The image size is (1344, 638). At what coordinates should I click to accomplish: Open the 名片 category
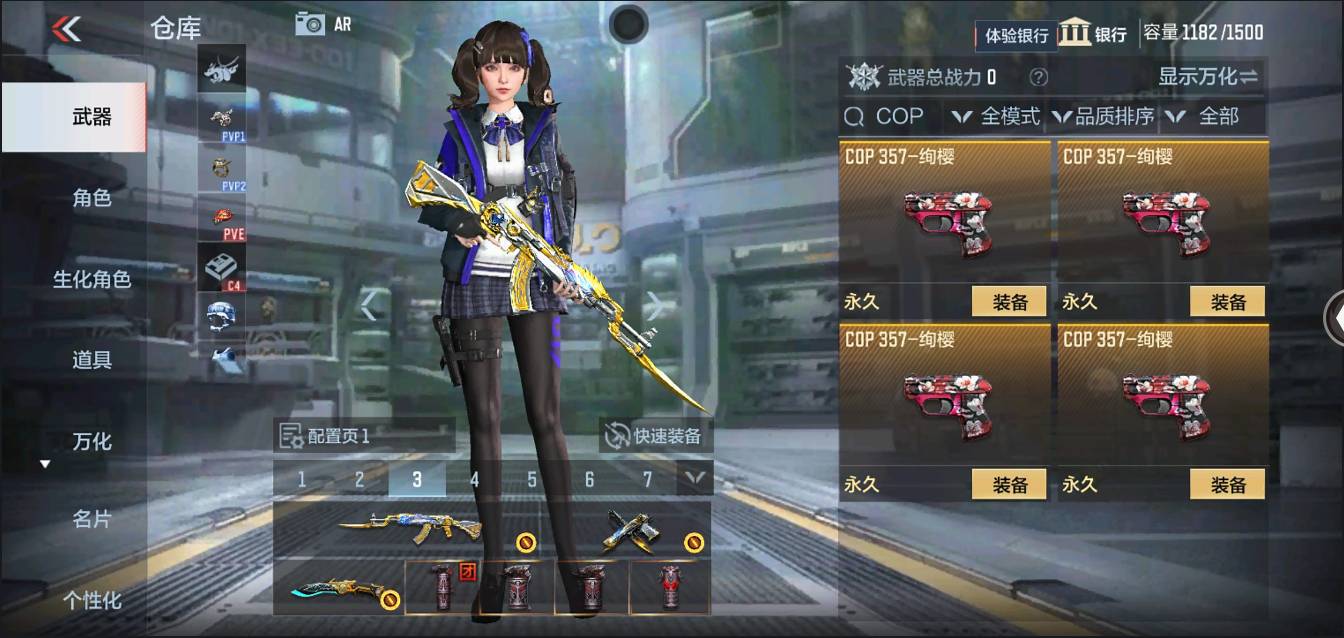(x=91, y=520)
